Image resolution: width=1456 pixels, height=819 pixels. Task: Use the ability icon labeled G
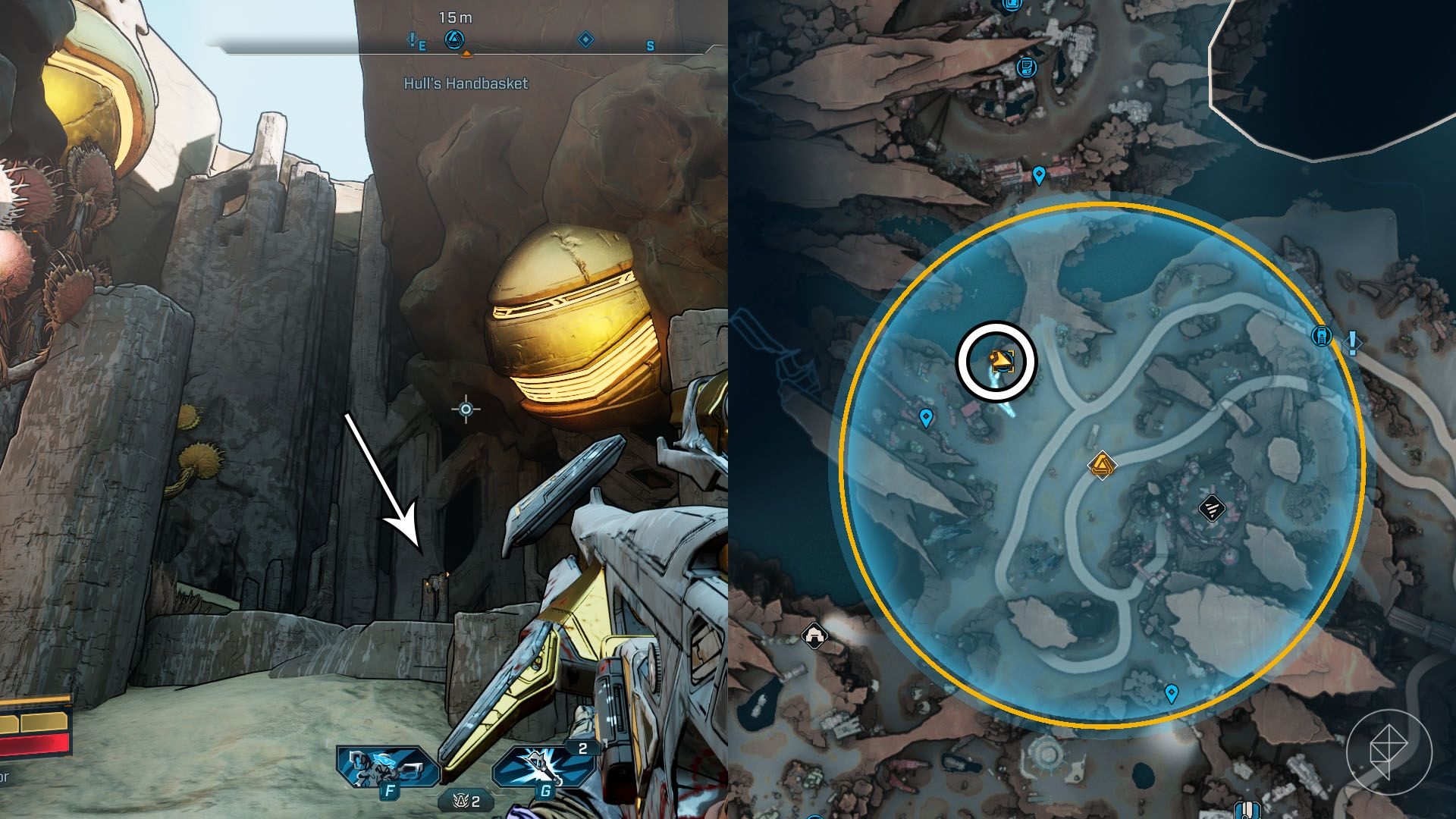(x=541, y=767)
